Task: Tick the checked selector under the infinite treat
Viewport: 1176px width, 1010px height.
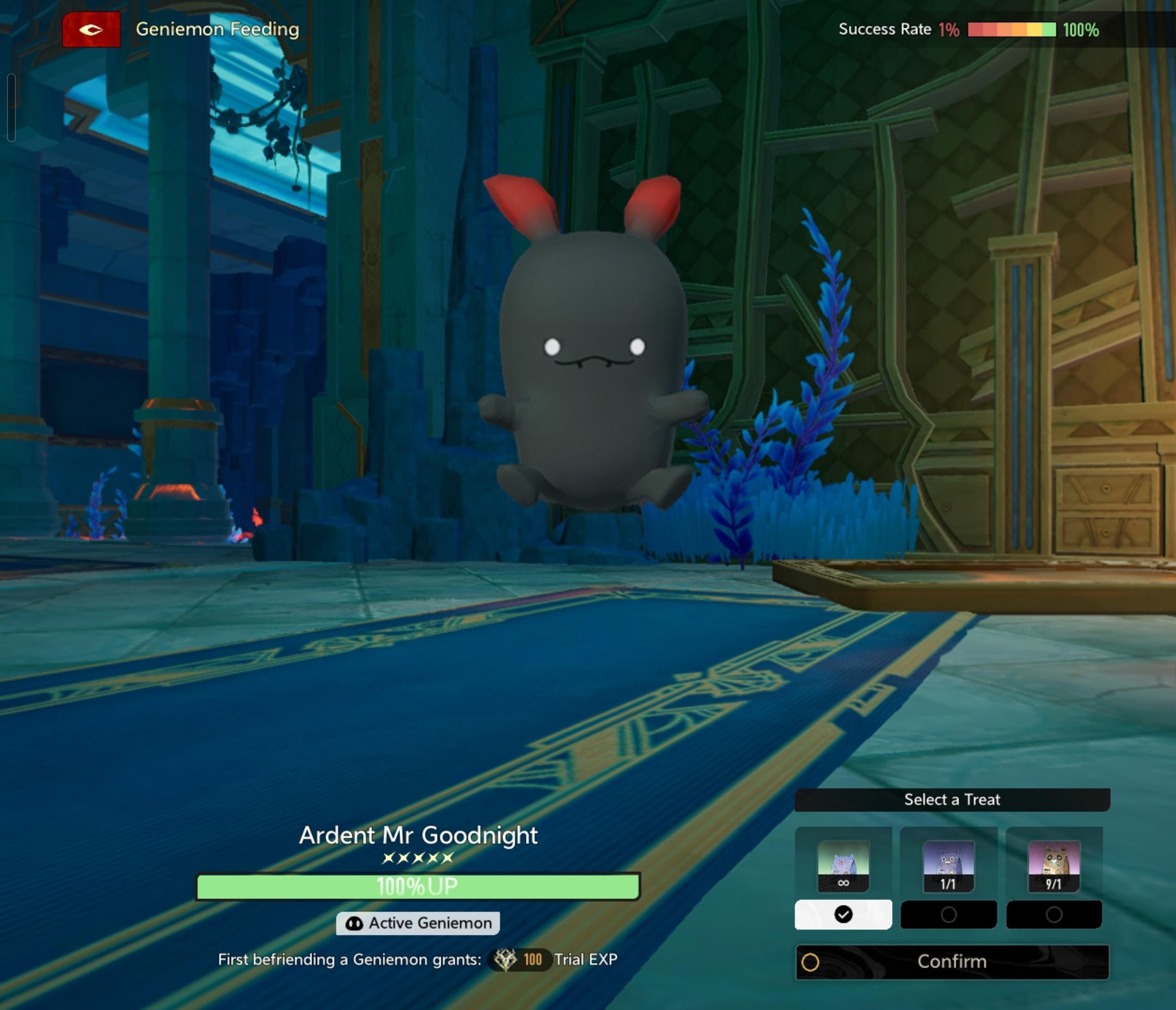Action: coord(843,914)
